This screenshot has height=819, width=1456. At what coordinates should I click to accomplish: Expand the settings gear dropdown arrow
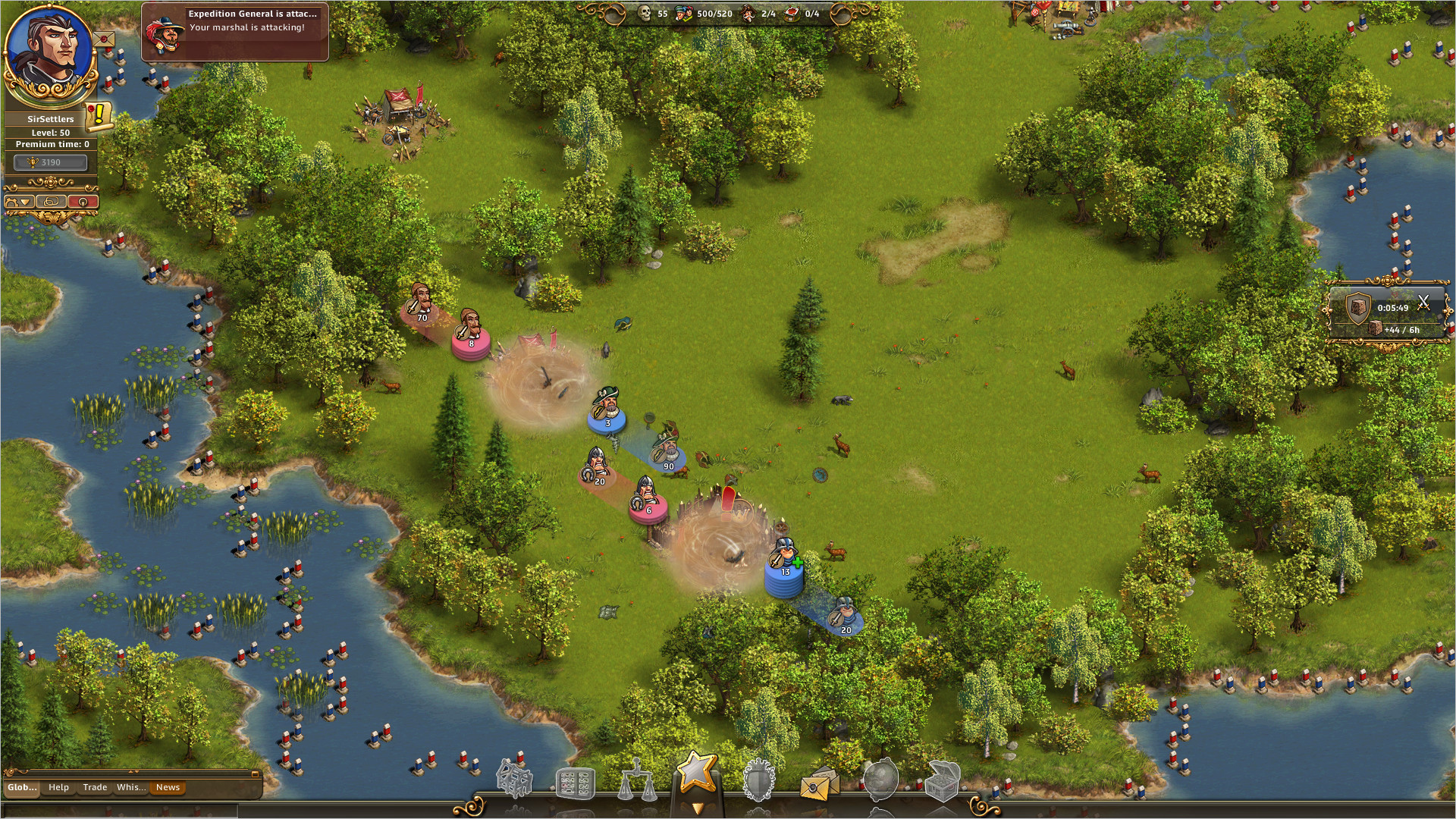[x=24, y=200]
